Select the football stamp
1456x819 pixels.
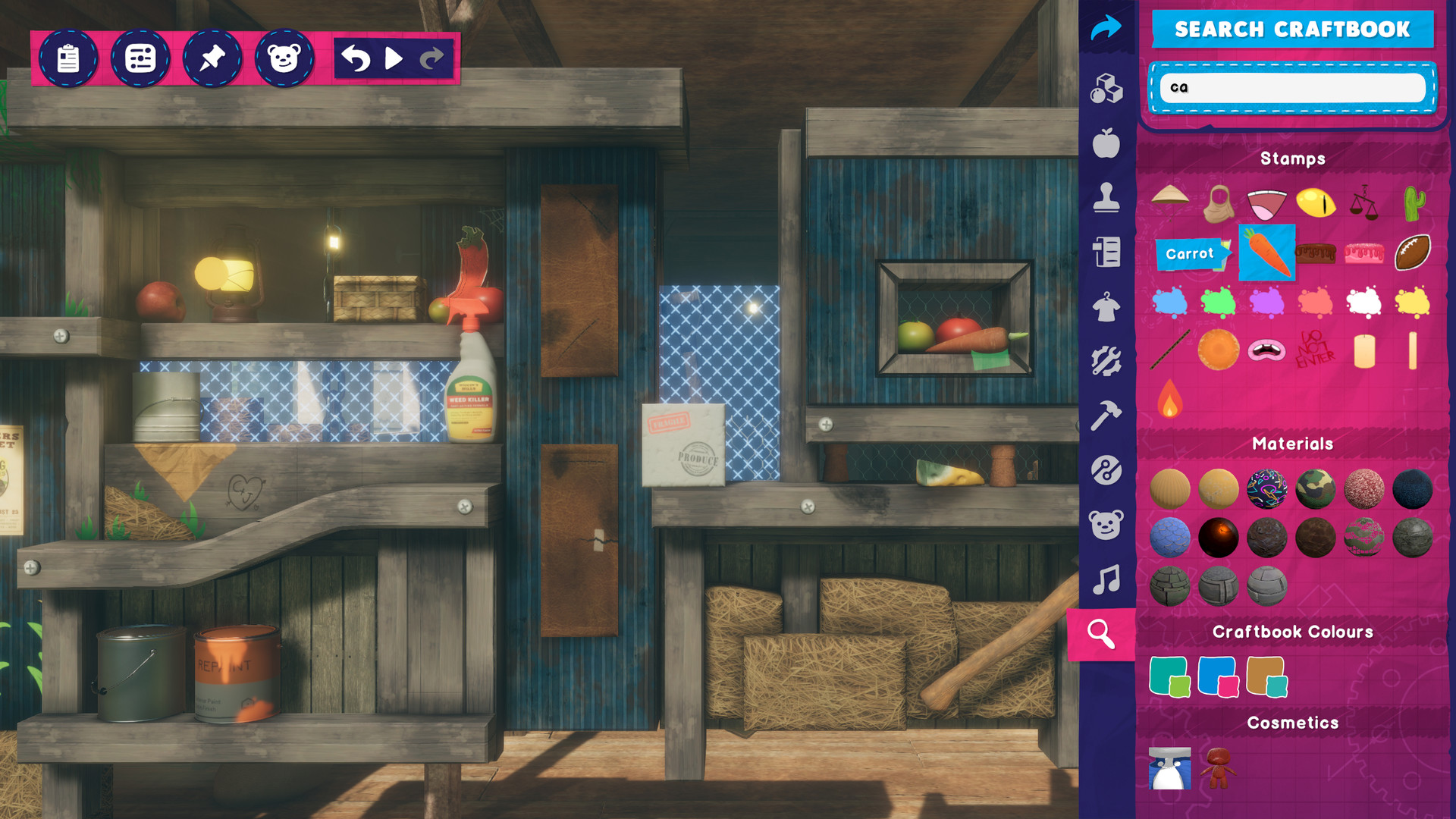[x=1412, y=253]
